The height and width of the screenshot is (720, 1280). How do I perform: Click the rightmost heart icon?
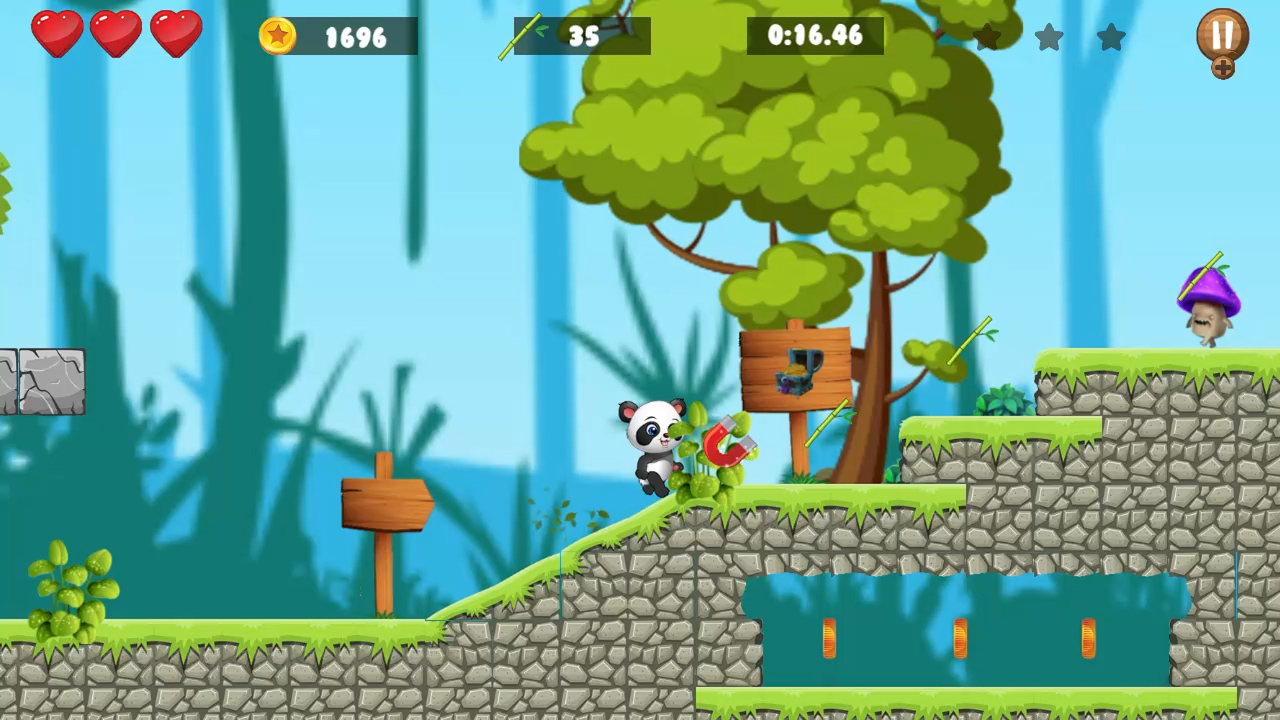tap(176, 35)
